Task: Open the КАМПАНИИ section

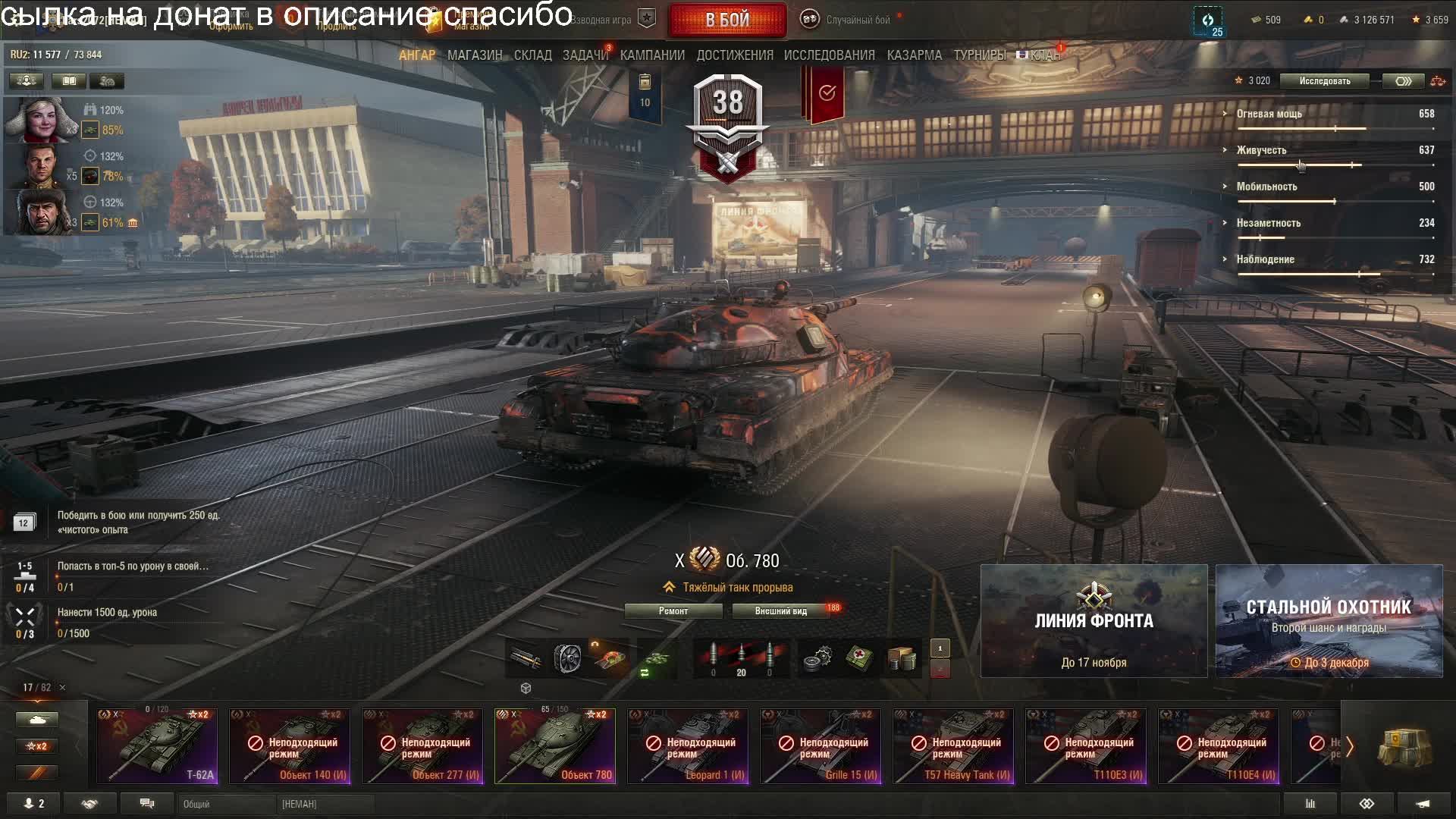Action: point(652,55)
